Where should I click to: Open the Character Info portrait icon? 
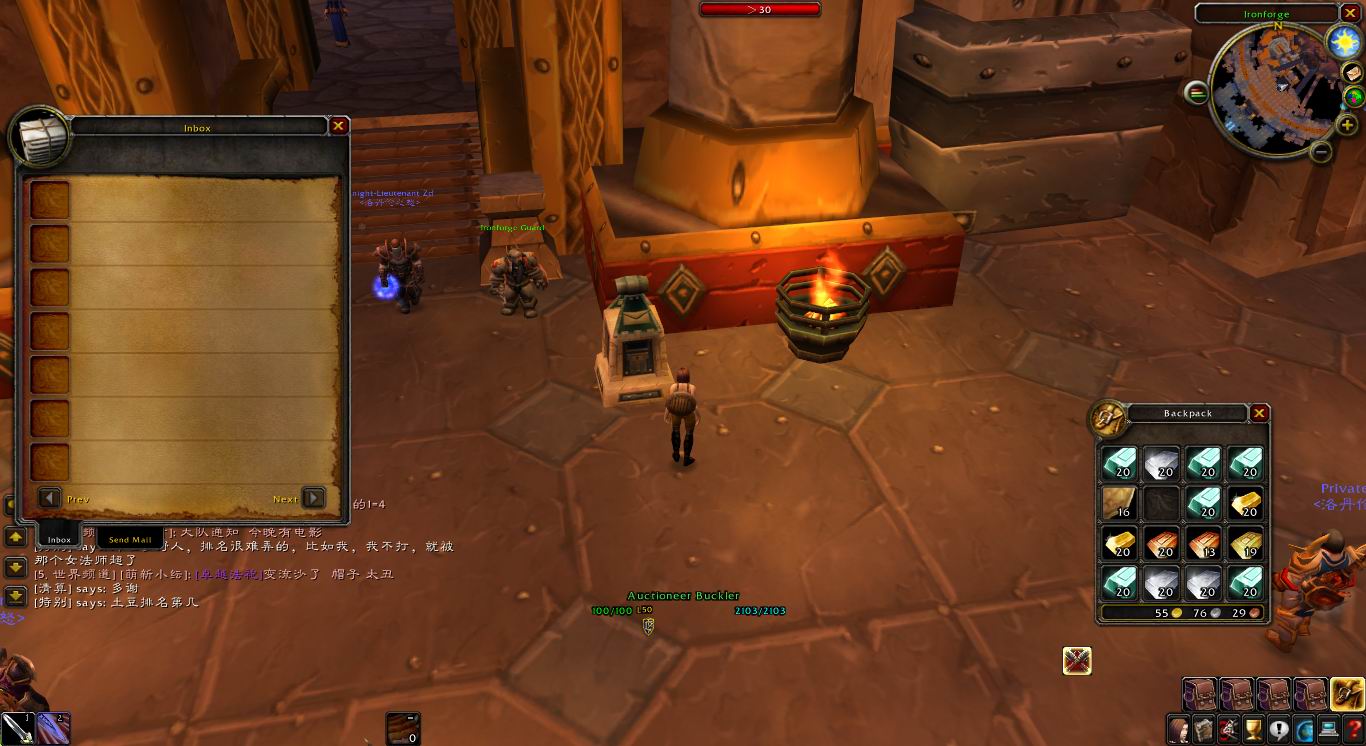click(1178, 729)
